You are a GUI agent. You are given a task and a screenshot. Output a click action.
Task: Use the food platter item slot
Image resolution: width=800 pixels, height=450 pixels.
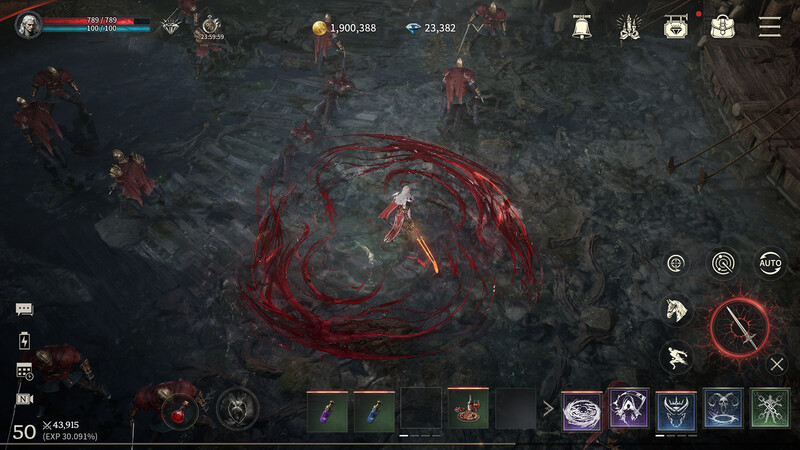point(468,409)
